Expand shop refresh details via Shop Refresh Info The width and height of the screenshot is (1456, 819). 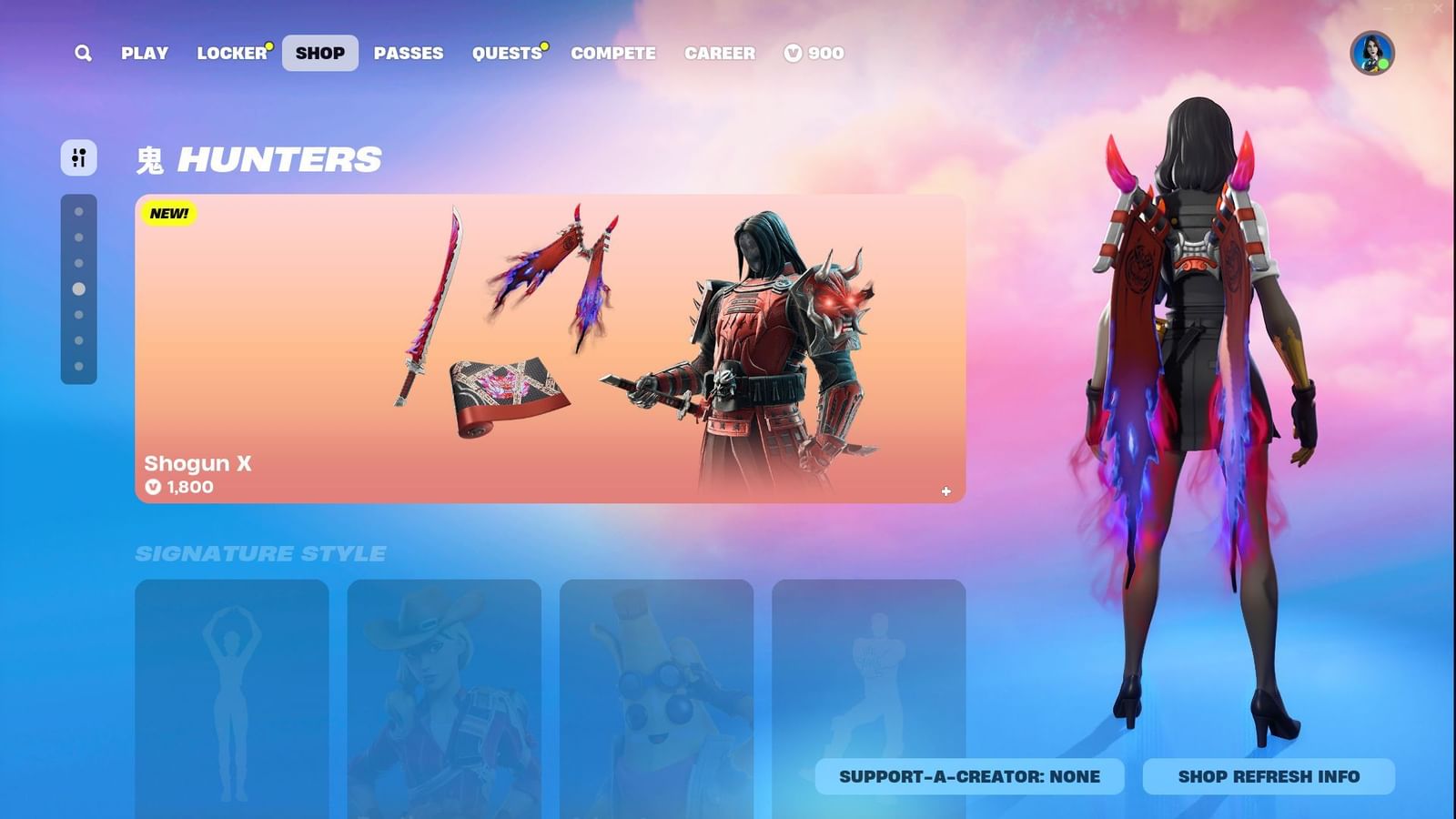pos(1268,776)
